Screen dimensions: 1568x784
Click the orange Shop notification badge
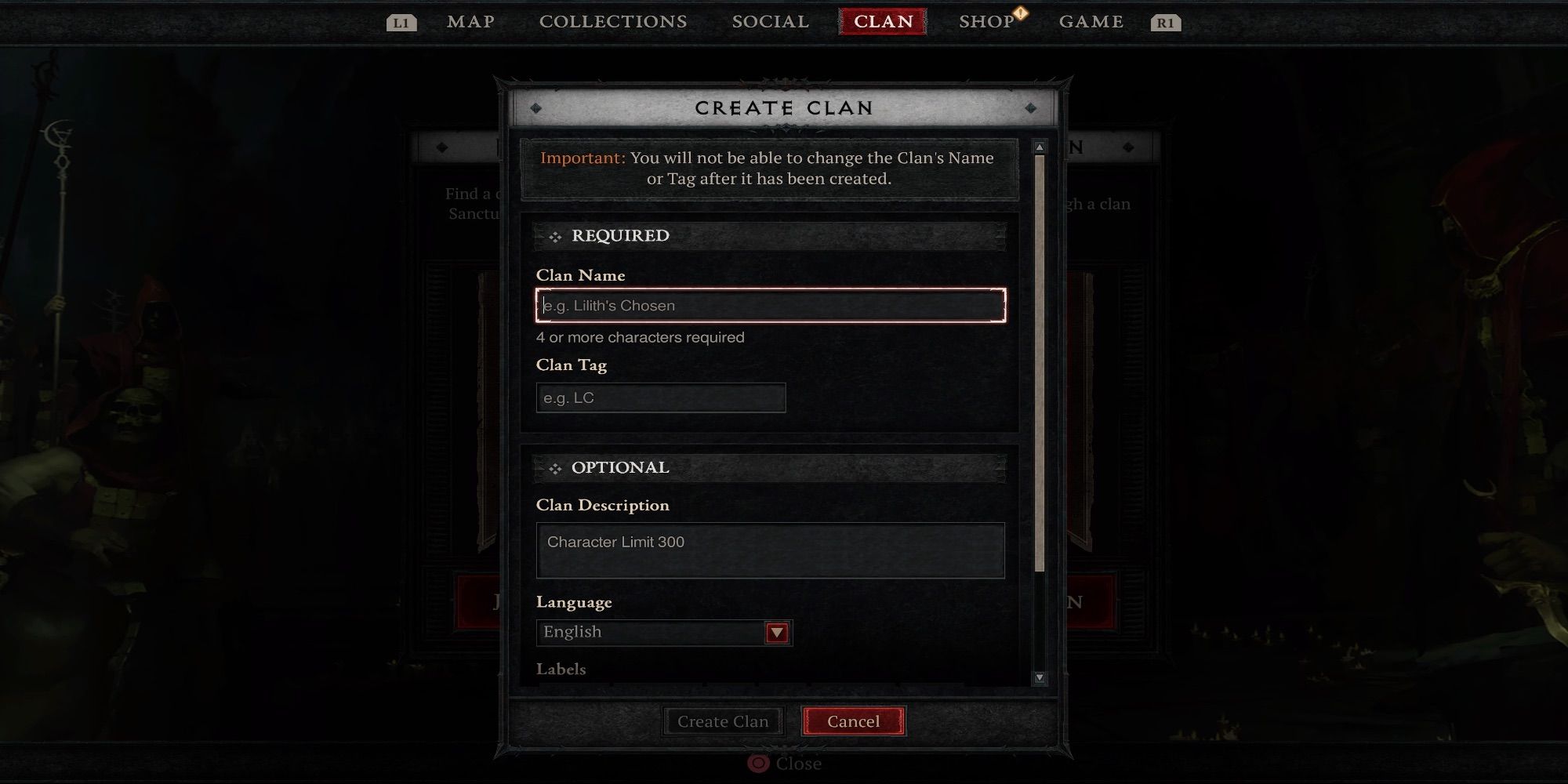pos(1020,12)
